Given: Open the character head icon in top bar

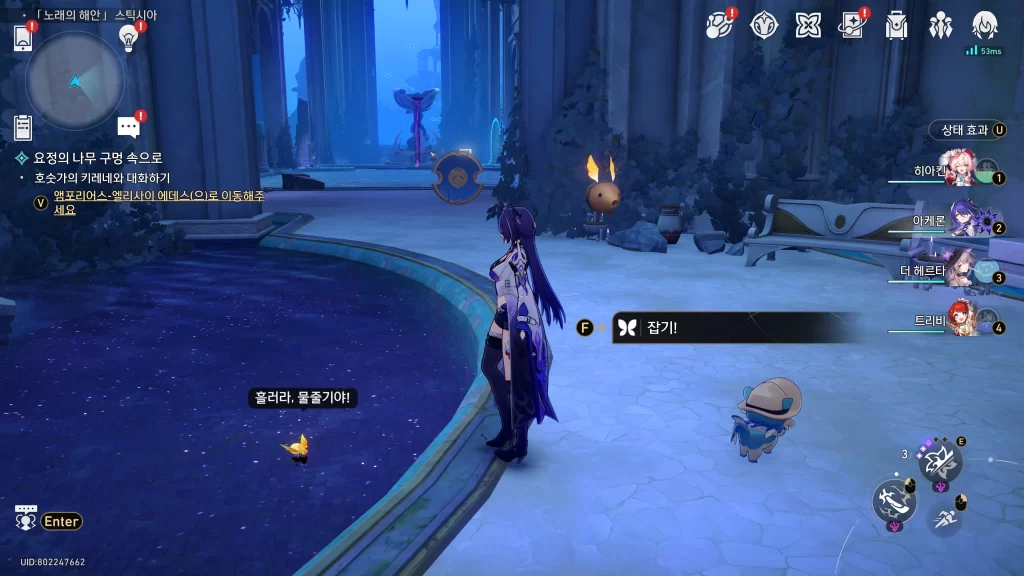Looking at the screenshot, I should tap(985, 26).
